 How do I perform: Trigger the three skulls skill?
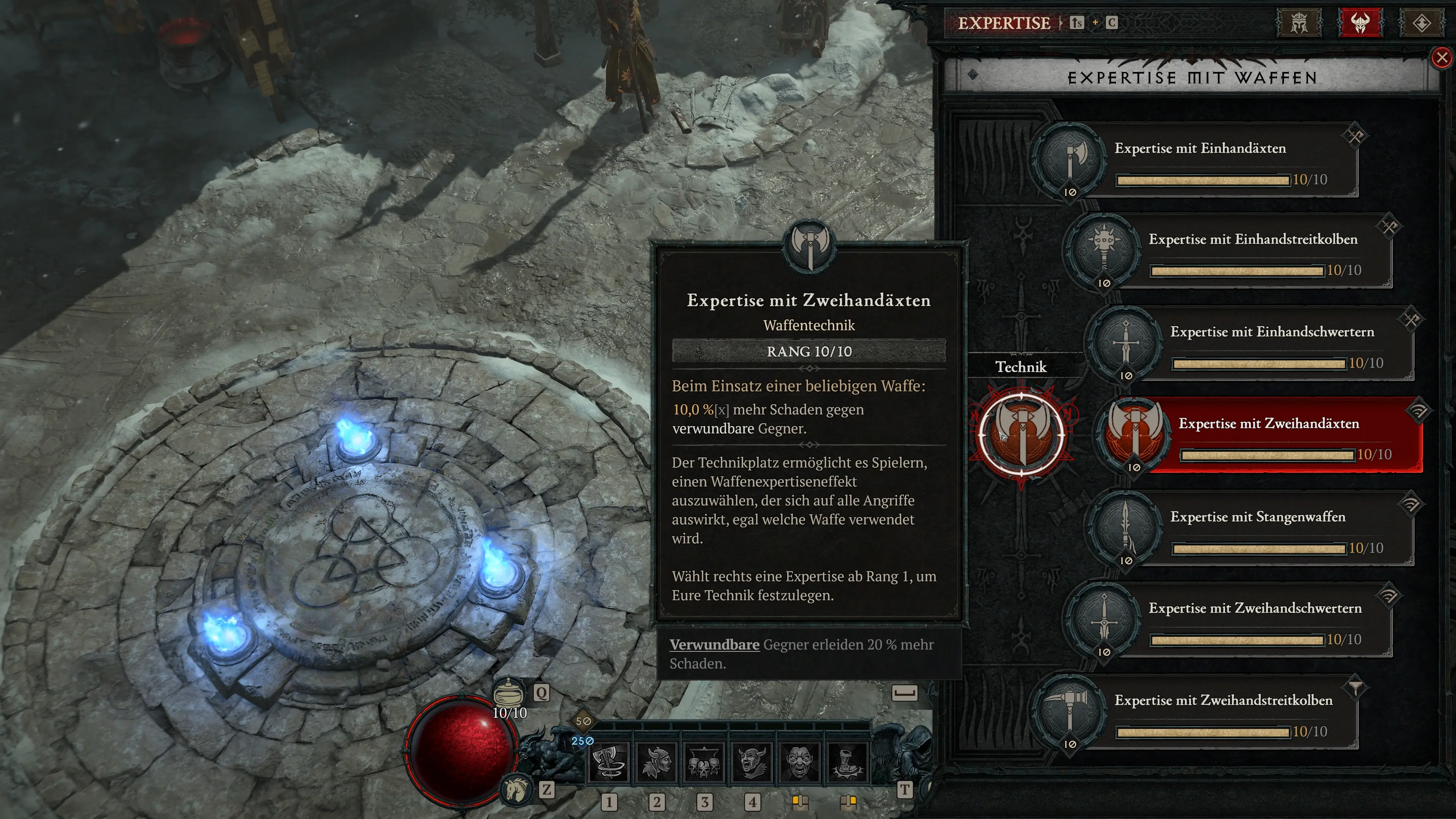(x=704, y=761)
